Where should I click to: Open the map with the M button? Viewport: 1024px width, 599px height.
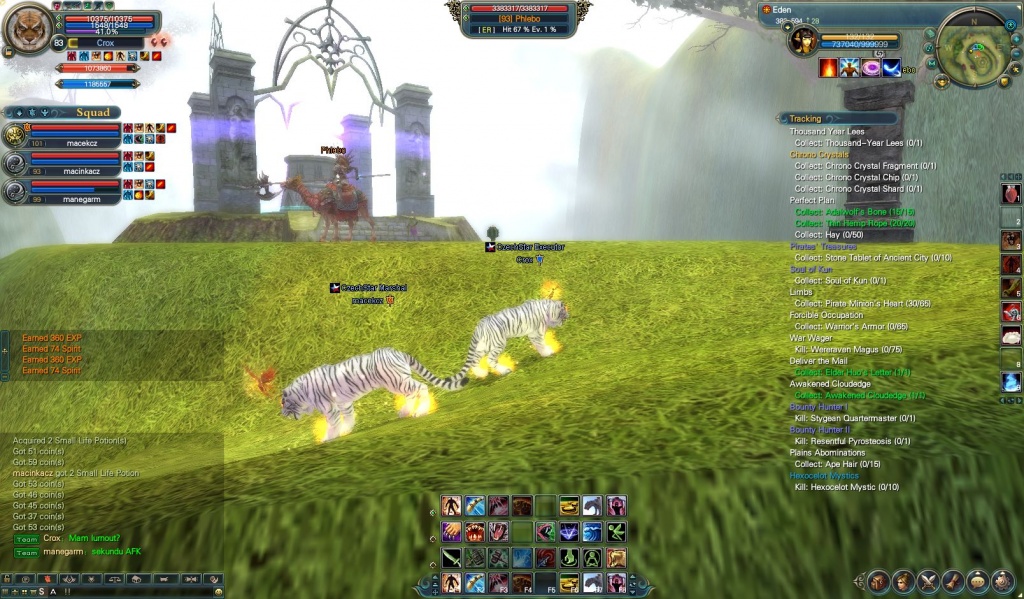point(930,64)
